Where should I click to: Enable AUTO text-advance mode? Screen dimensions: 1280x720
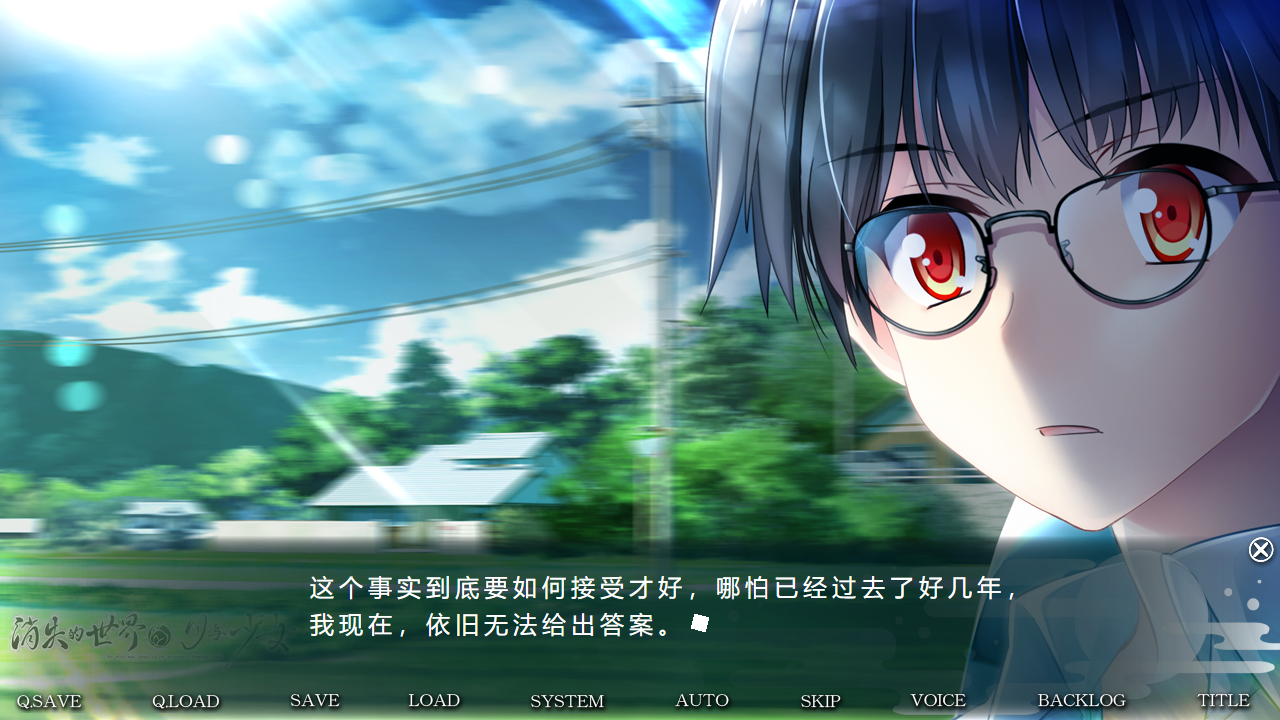tap(702, 701)
